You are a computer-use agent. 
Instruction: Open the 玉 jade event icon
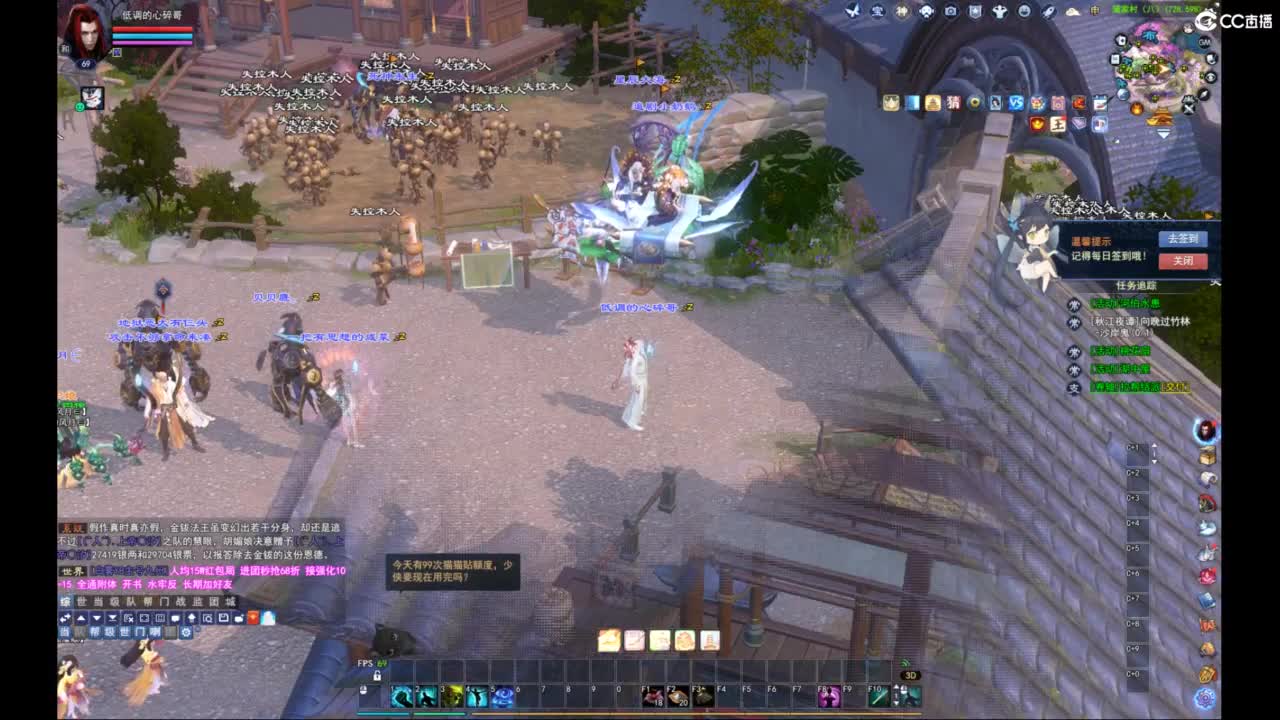(x=1057, y=124)
